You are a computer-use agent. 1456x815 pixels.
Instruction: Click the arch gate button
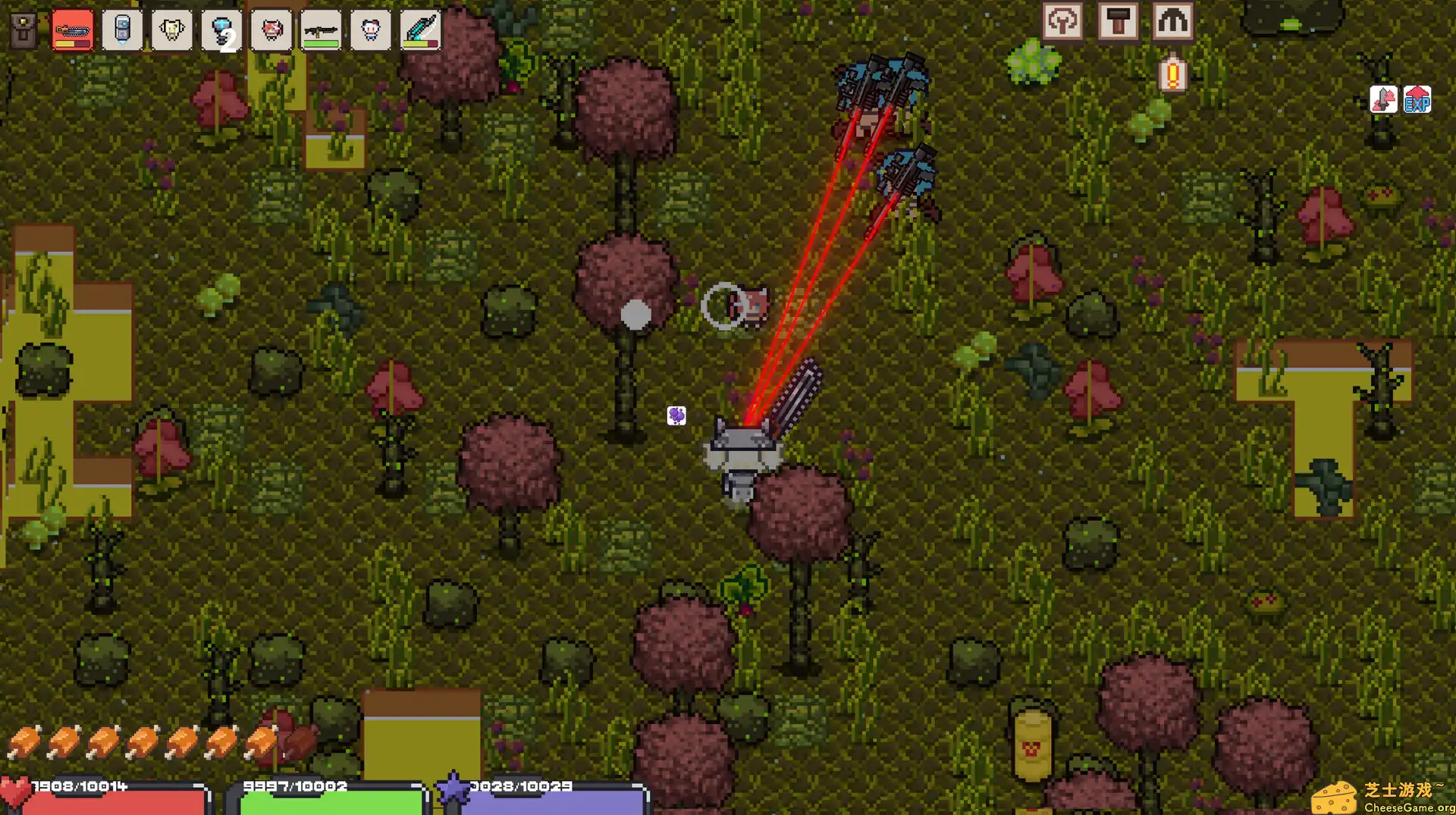click(x=1172, y=21)
